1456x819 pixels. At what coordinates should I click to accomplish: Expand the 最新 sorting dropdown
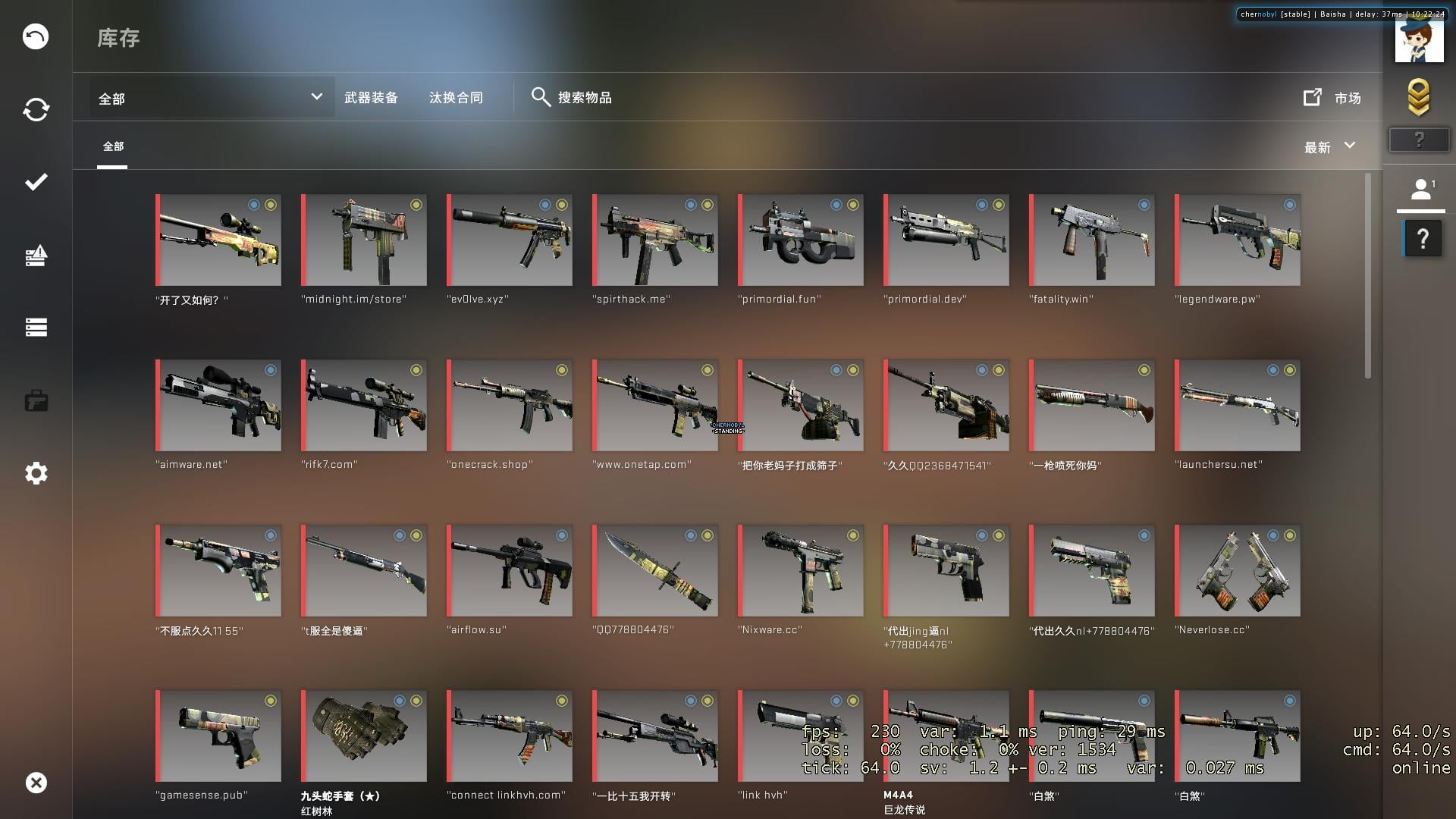[1327, 147]
